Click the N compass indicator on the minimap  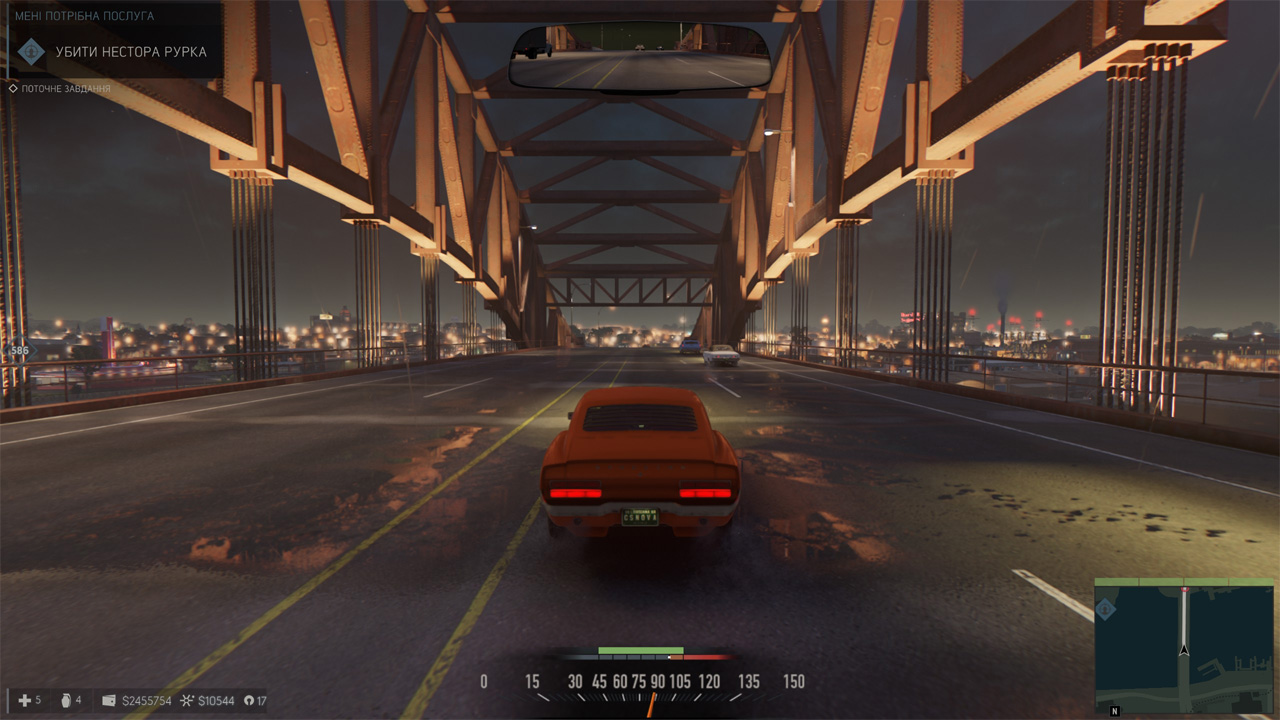tap(1114, 711)
